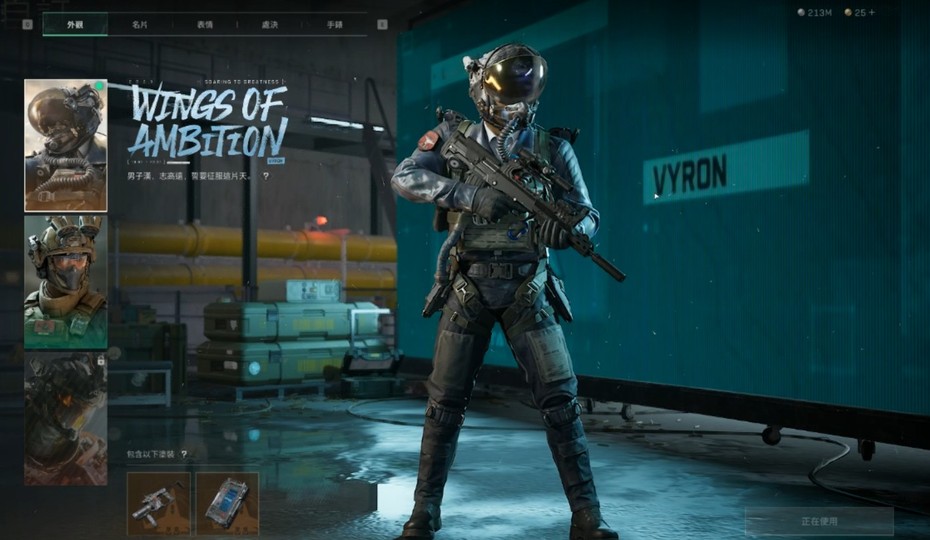Choose the green-background goggled helmet skin
The width and height of the screenshot is (930, 540).
click(x=66, y=281)
